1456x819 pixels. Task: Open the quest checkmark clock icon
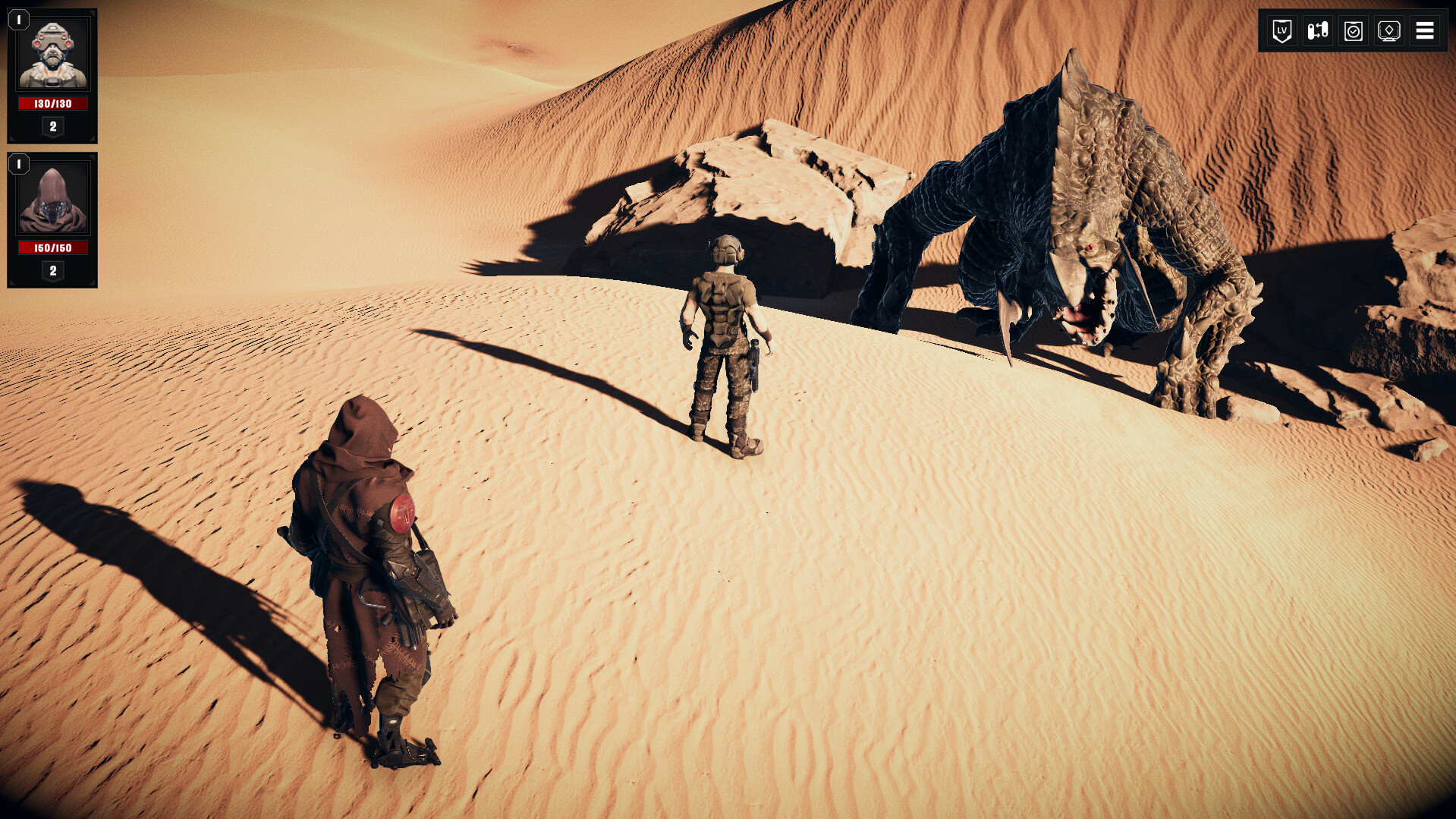(x=1353, y=31)
